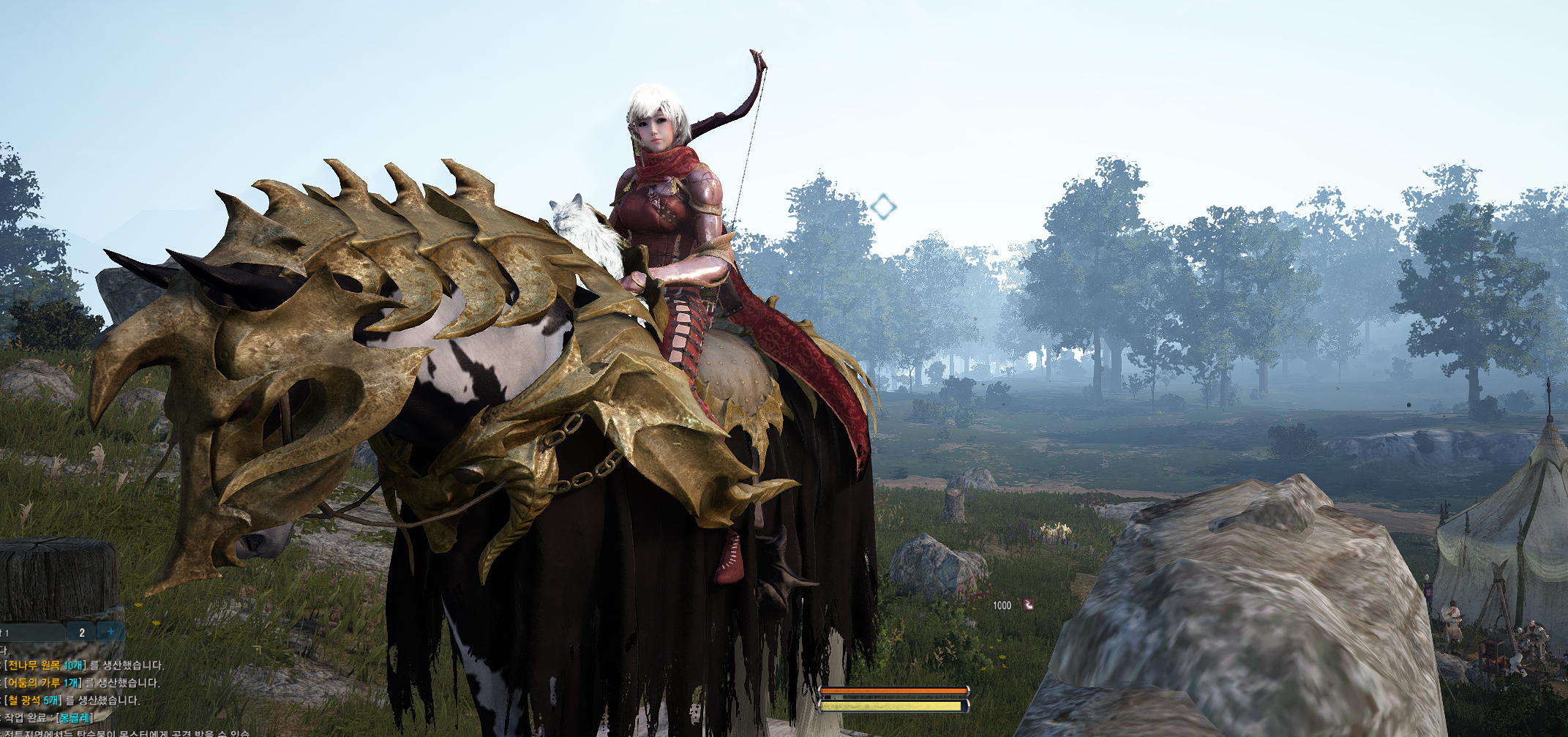Select the 봉골레 worker name in chat

pyautogui.click(x=75, y=717)
